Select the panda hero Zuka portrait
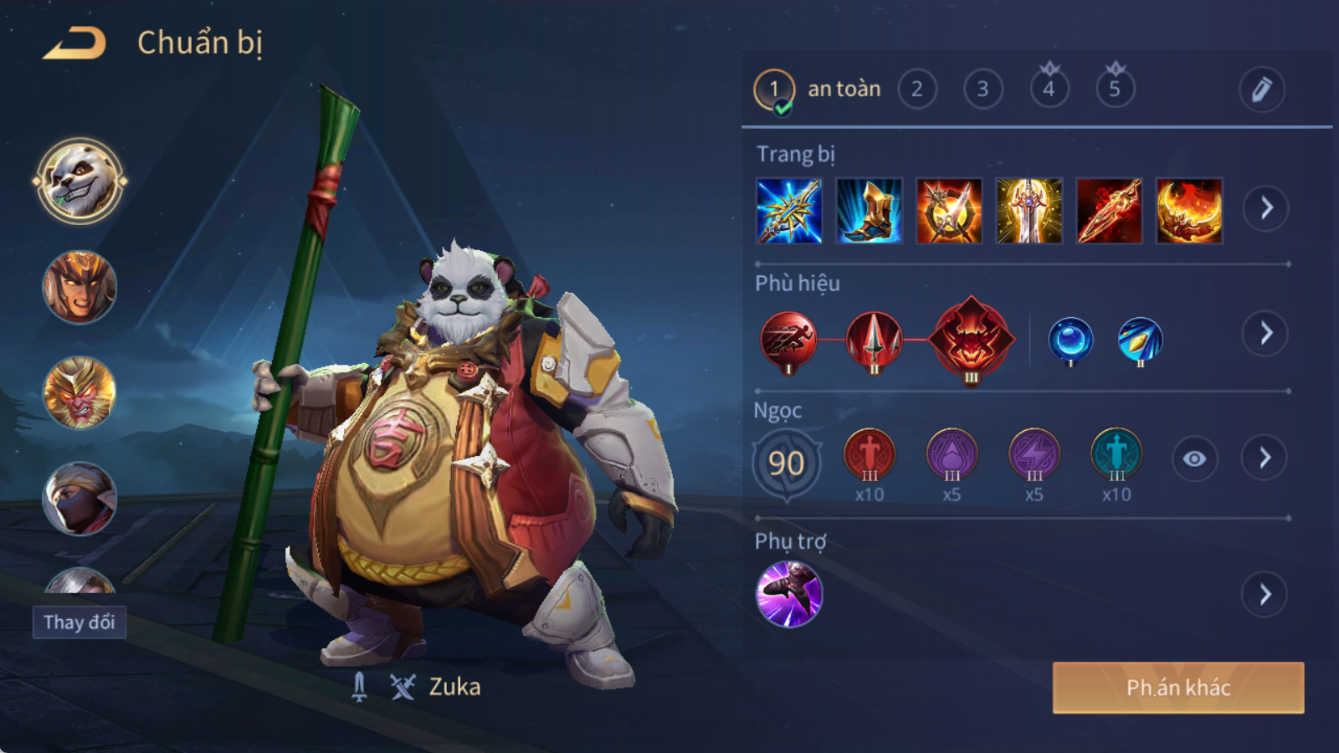 click(x=80, y=181)
